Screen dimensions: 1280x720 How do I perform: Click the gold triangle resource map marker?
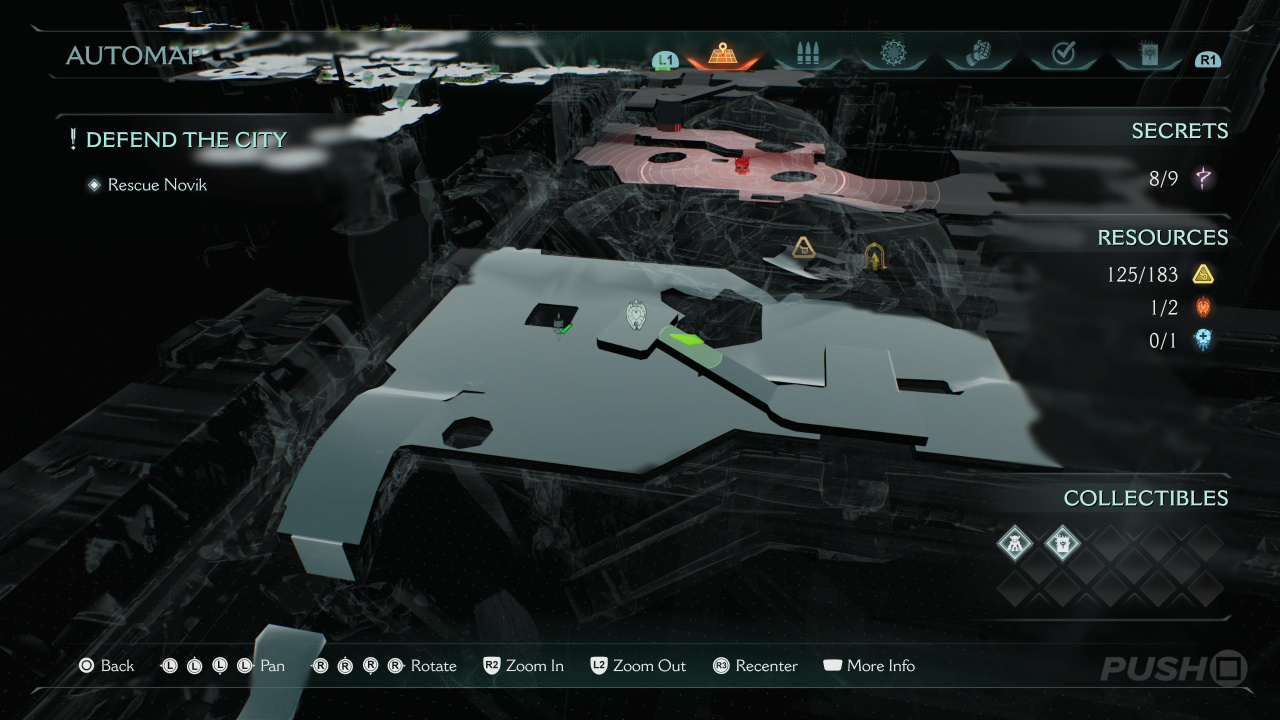tap(802, 247)
